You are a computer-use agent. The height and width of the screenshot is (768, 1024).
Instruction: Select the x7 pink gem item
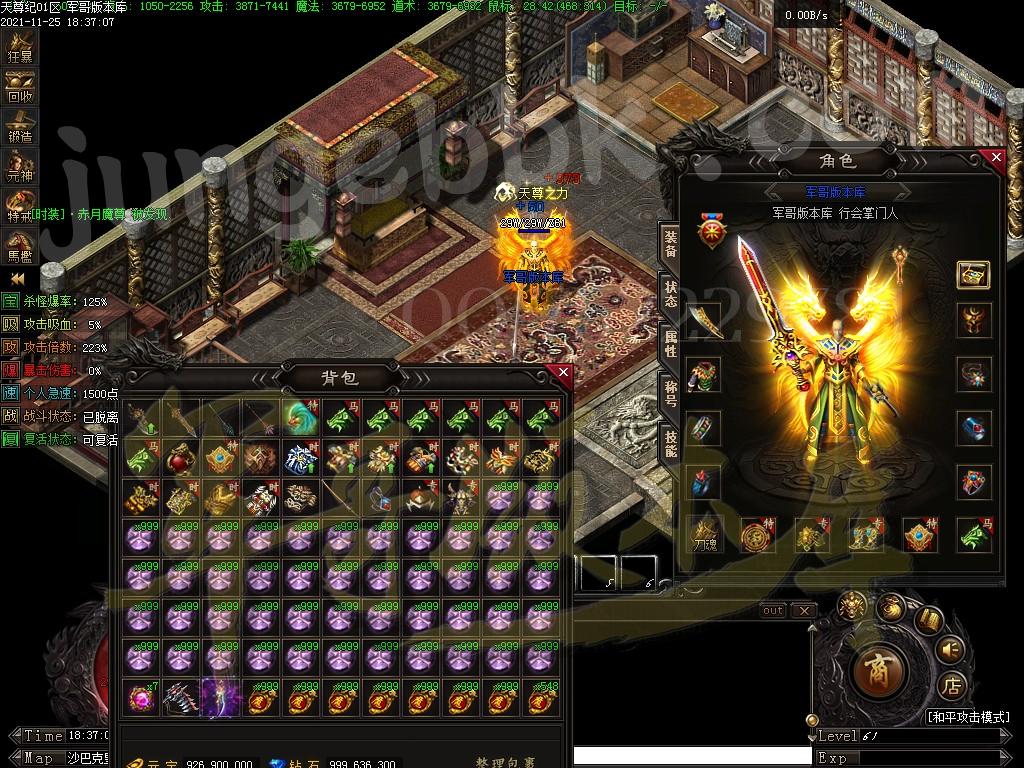pos(141,697)
